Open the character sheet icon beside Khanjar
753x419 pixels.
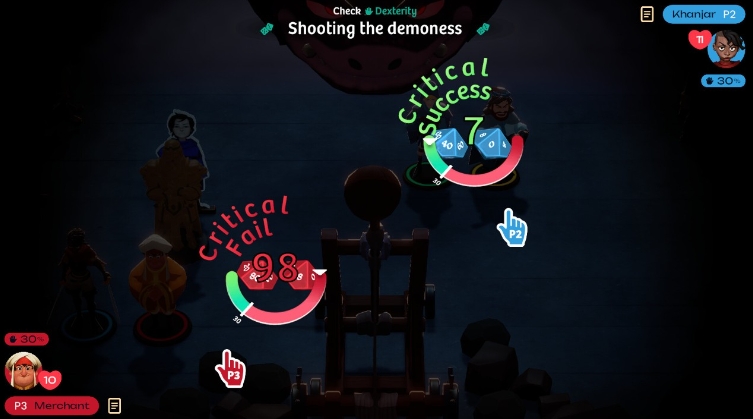[x=648, y=14]
